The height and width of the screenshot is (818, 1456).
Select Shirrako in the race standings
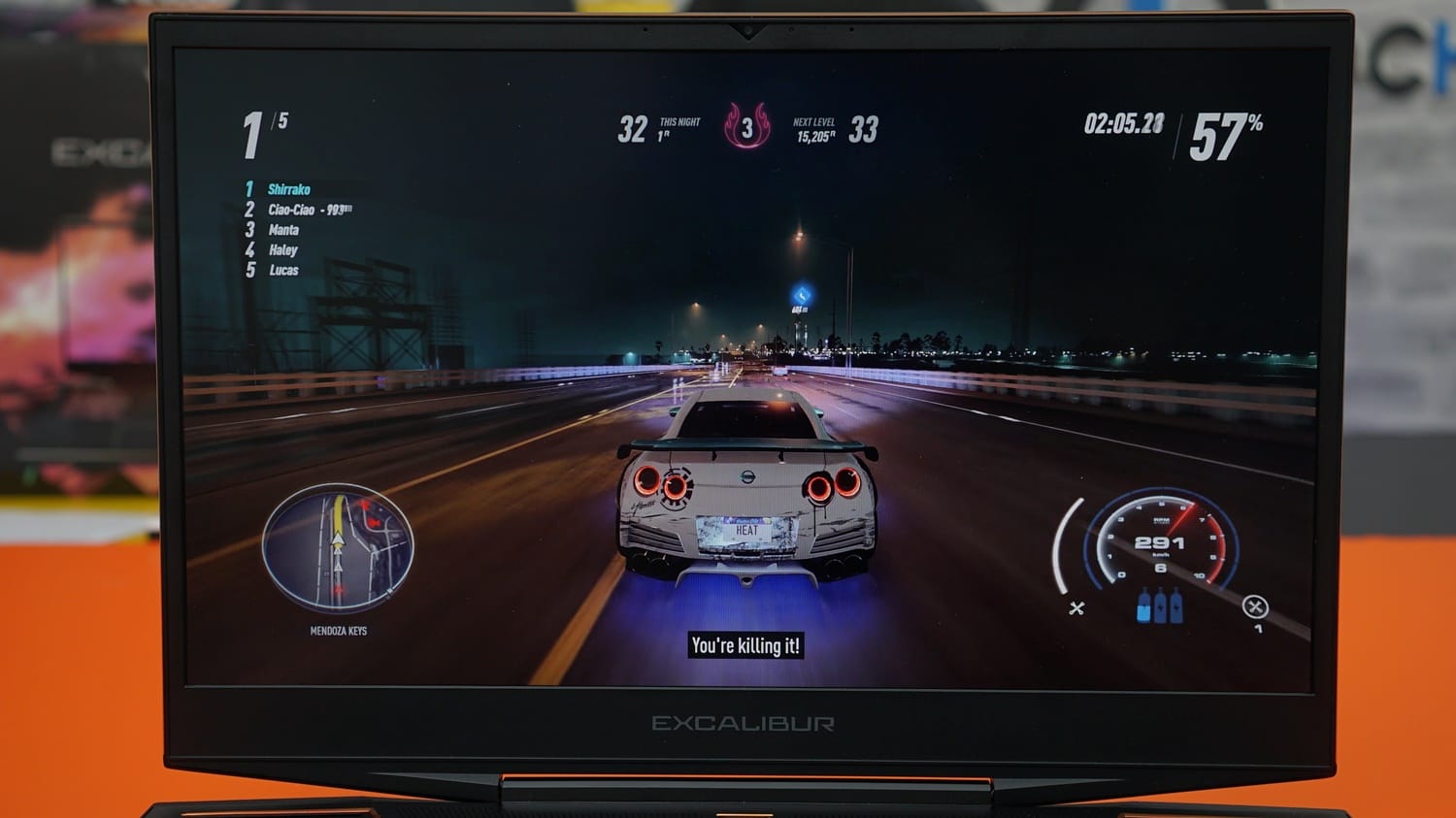coord(288,189)
